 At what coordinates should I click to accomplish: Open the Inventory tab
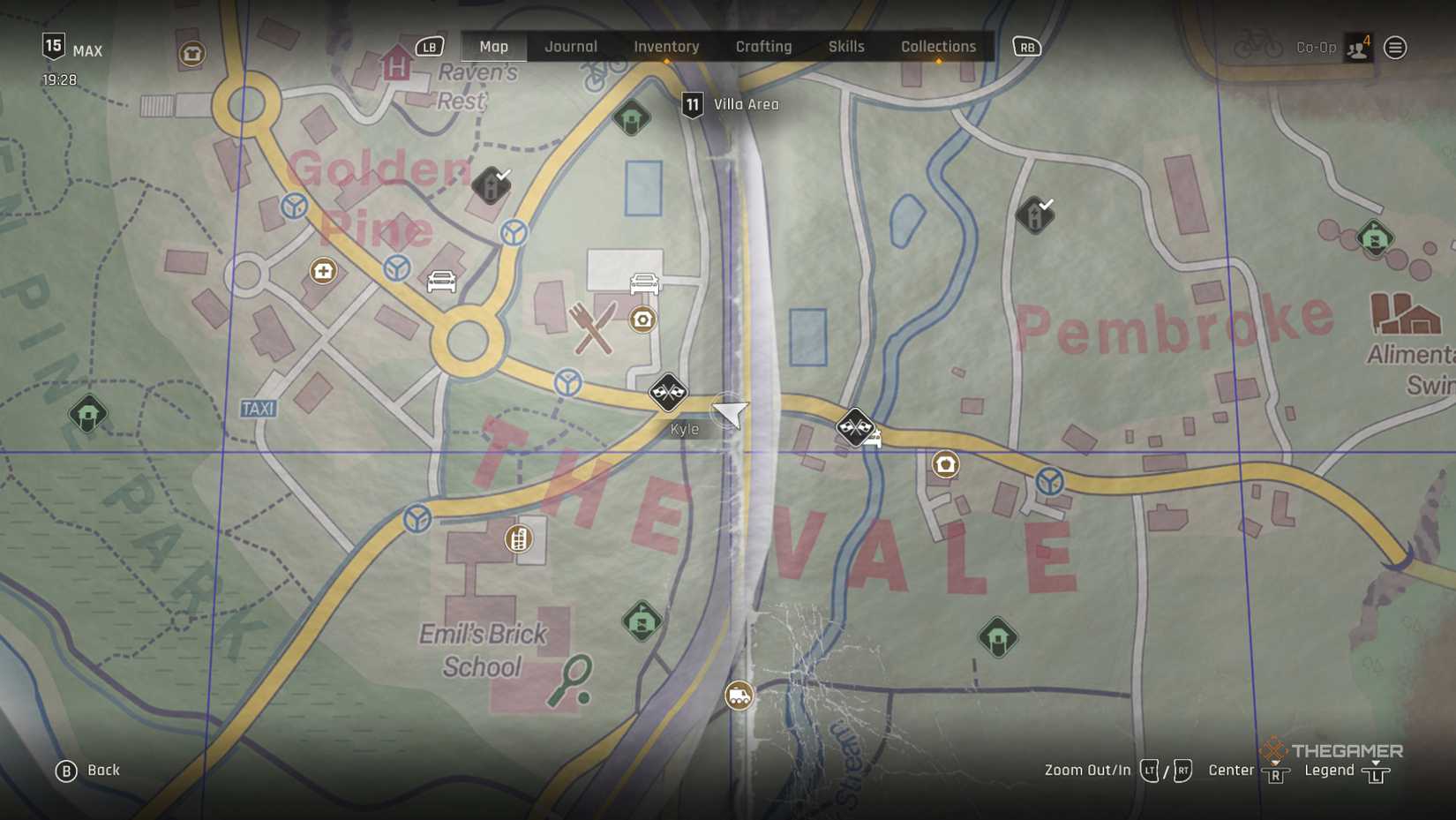pyautogui.click(x=666, y=47)
